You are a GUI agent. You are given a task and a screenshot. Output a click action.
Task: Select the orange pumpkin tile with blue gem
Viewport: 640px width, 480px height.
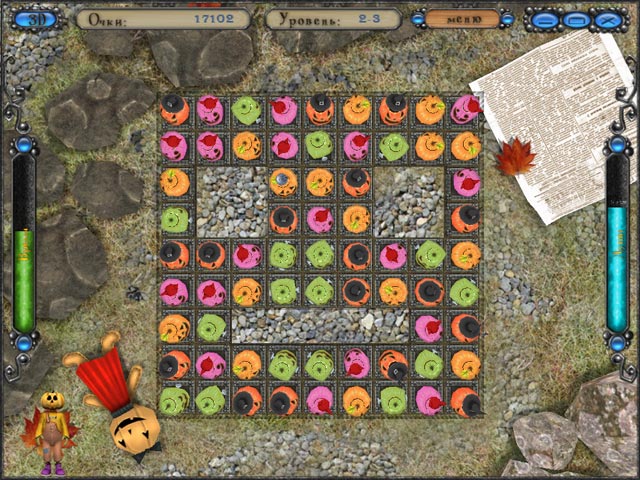283,182
